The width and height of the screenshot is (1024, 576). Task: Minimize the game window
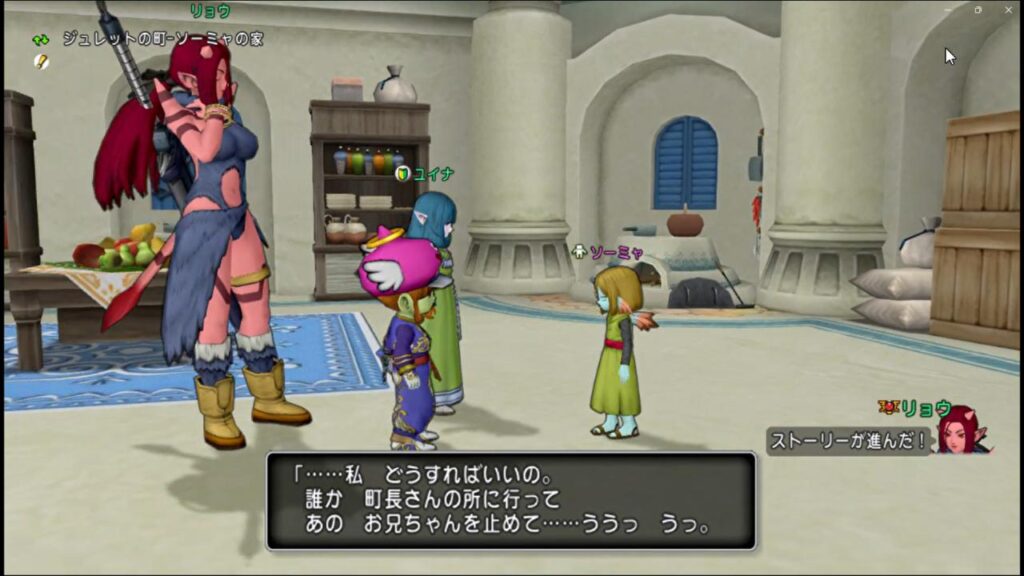[x=949, y=9]
